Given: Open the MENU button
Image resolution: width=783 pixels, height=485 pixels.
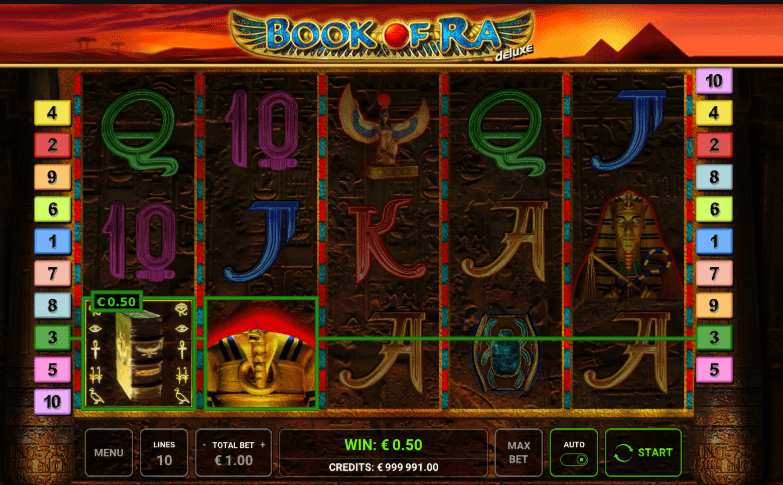Looking at the screenshot, I should [108, 452].
